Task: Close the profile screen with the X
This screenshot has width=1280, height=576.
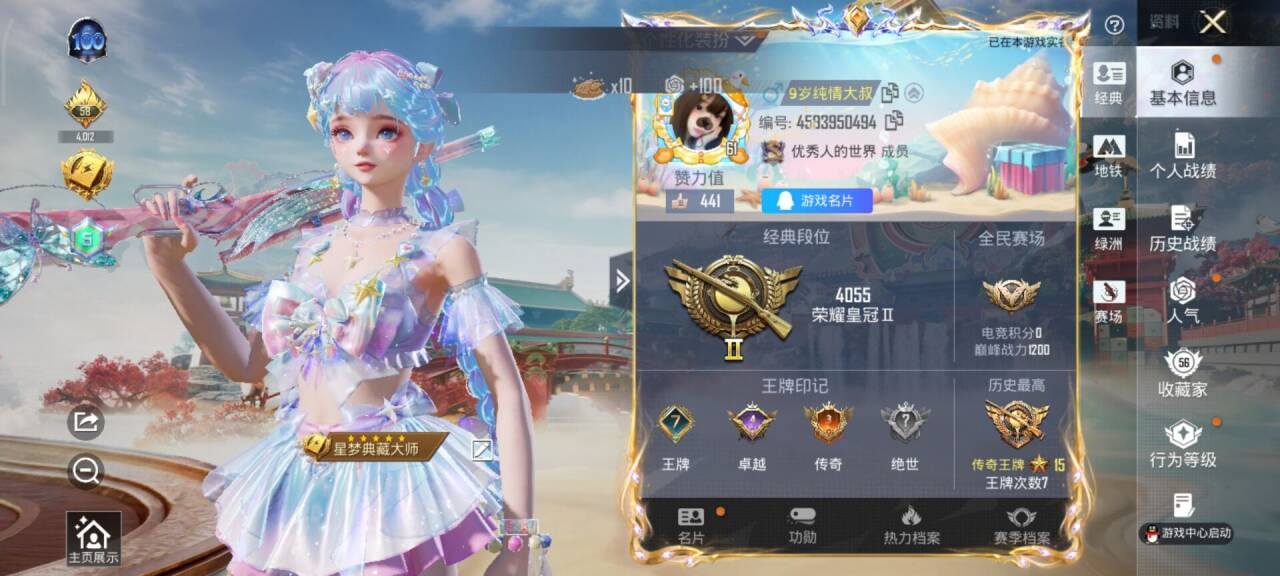Action: pyautogui.click(x=1213, y=23)
